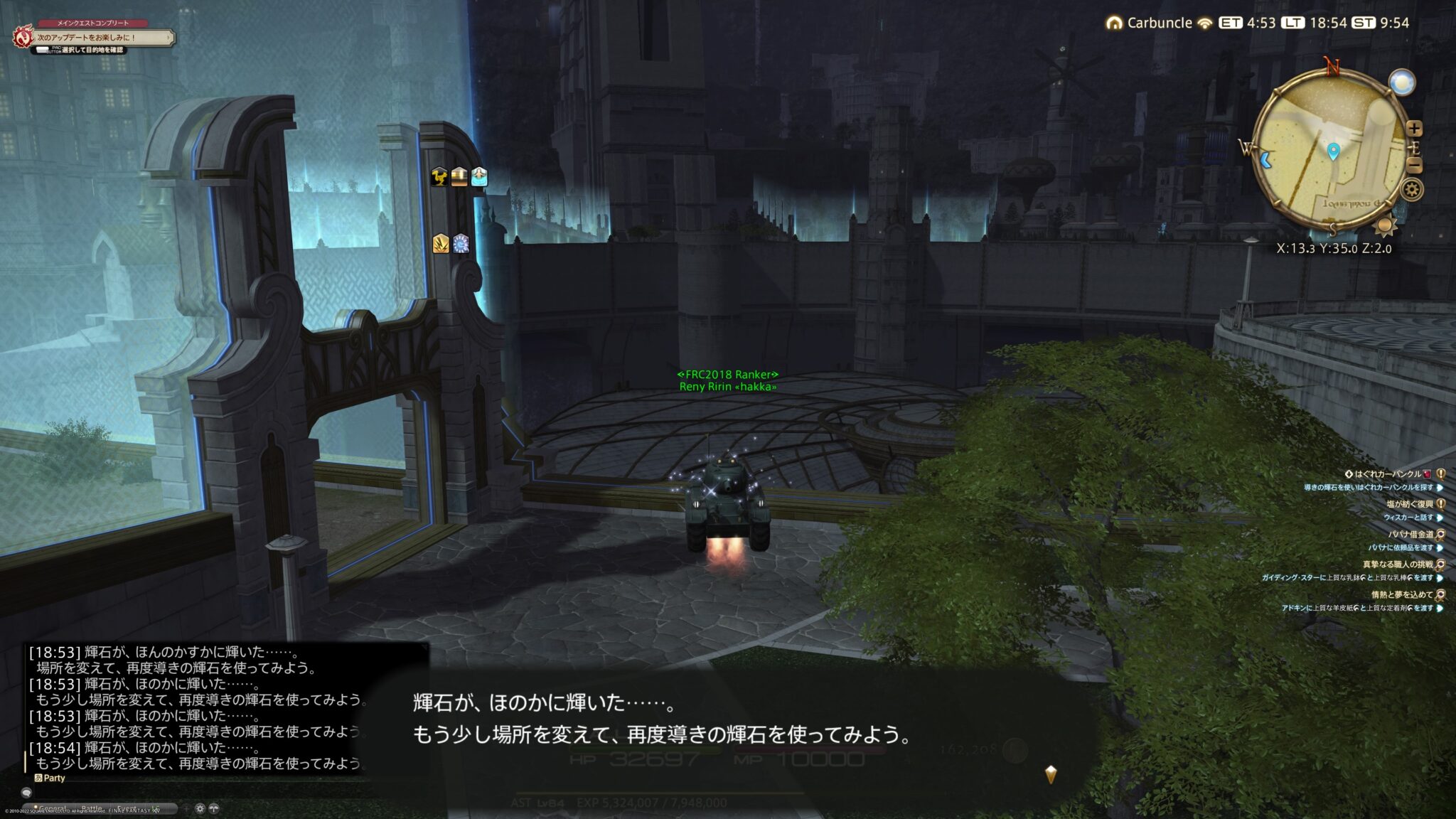
Task: Collapse the 塩が紡ぐ復興 quest entry
Action: pos(1441,505)
